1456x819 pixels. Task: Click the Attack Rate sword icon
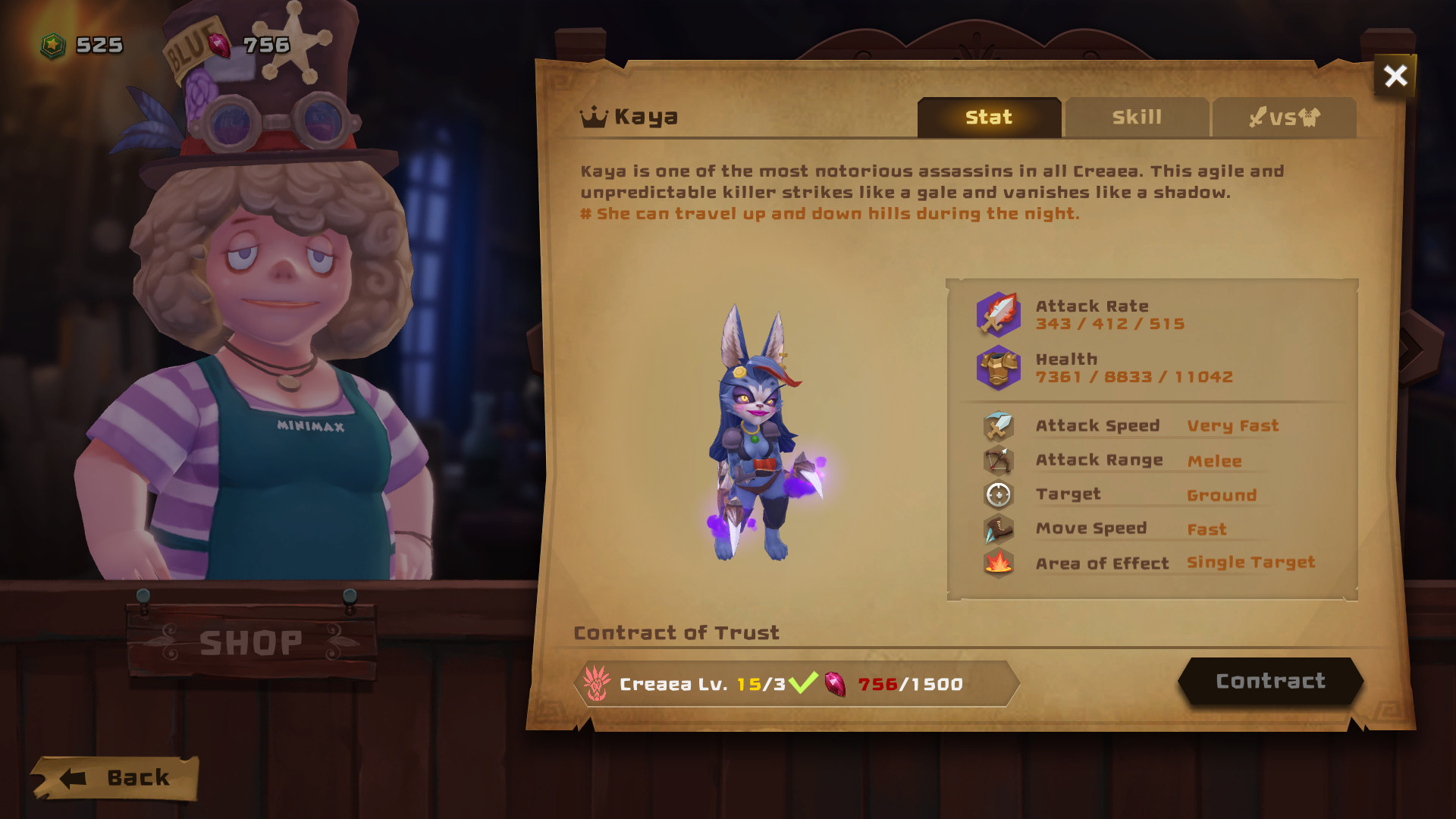998,314
